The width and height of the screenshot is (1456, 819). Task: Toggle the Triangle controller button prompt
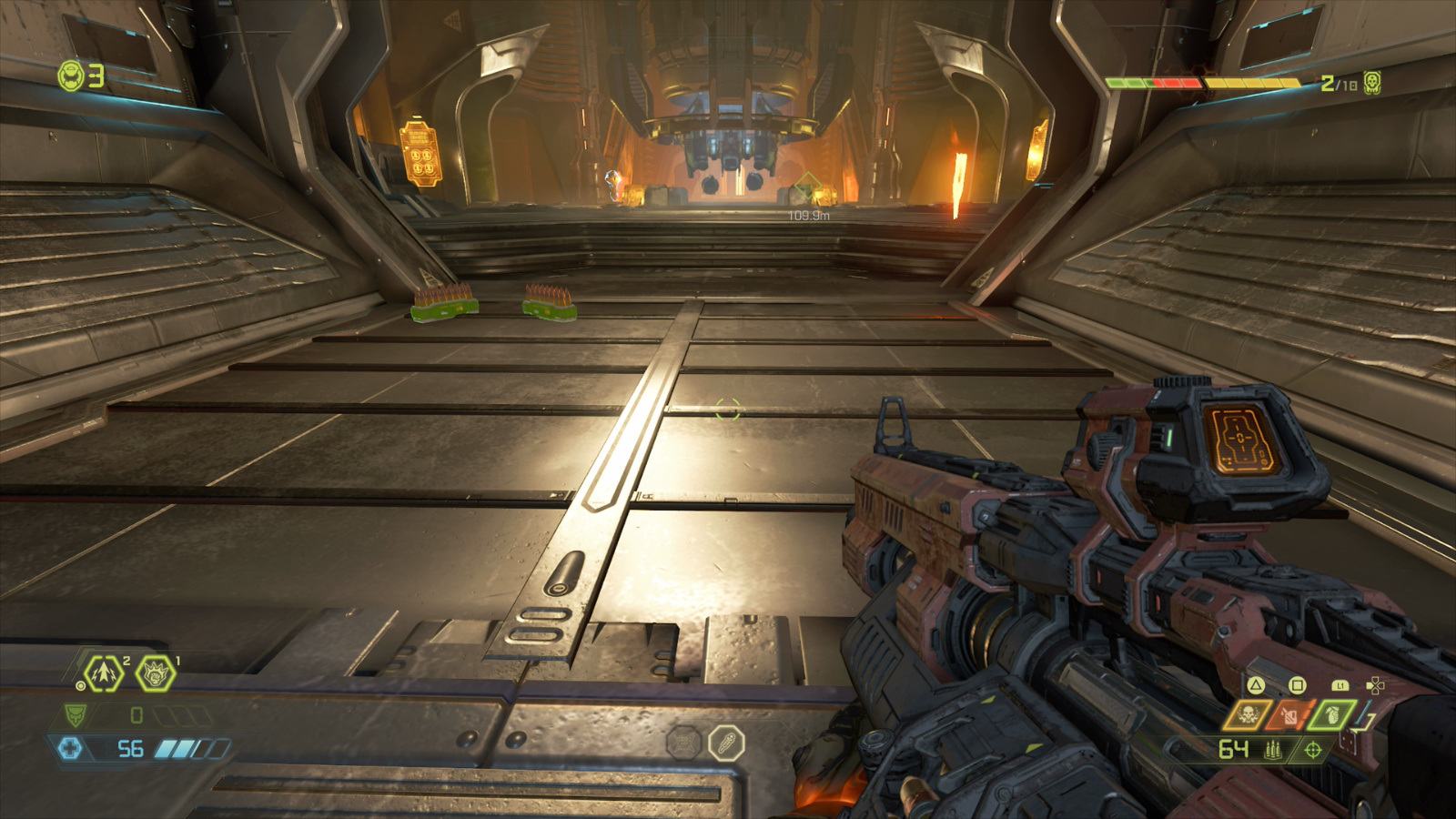pos(1256,686)
